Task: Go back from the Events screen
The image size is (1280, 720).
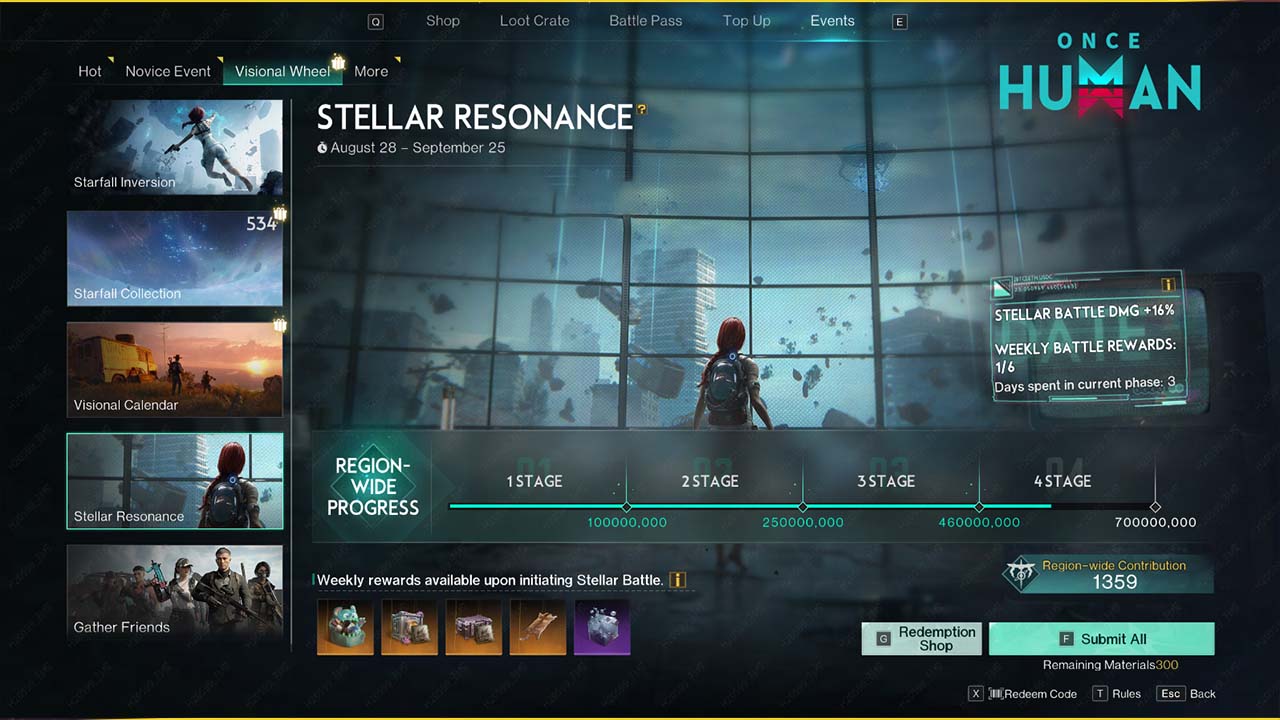Action: (x=1188, y=694)
